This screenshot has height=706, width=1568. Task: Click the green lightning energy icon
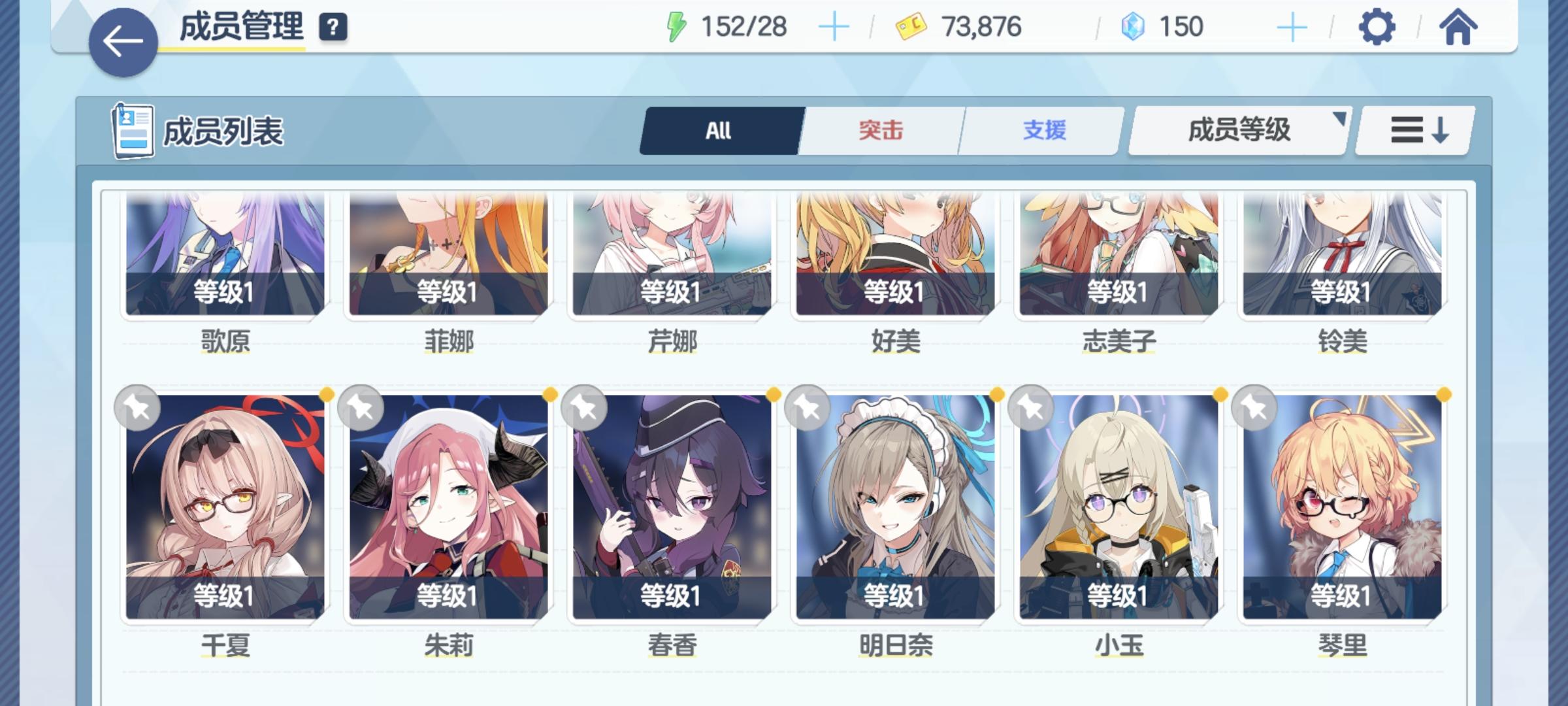click(678, 26)
